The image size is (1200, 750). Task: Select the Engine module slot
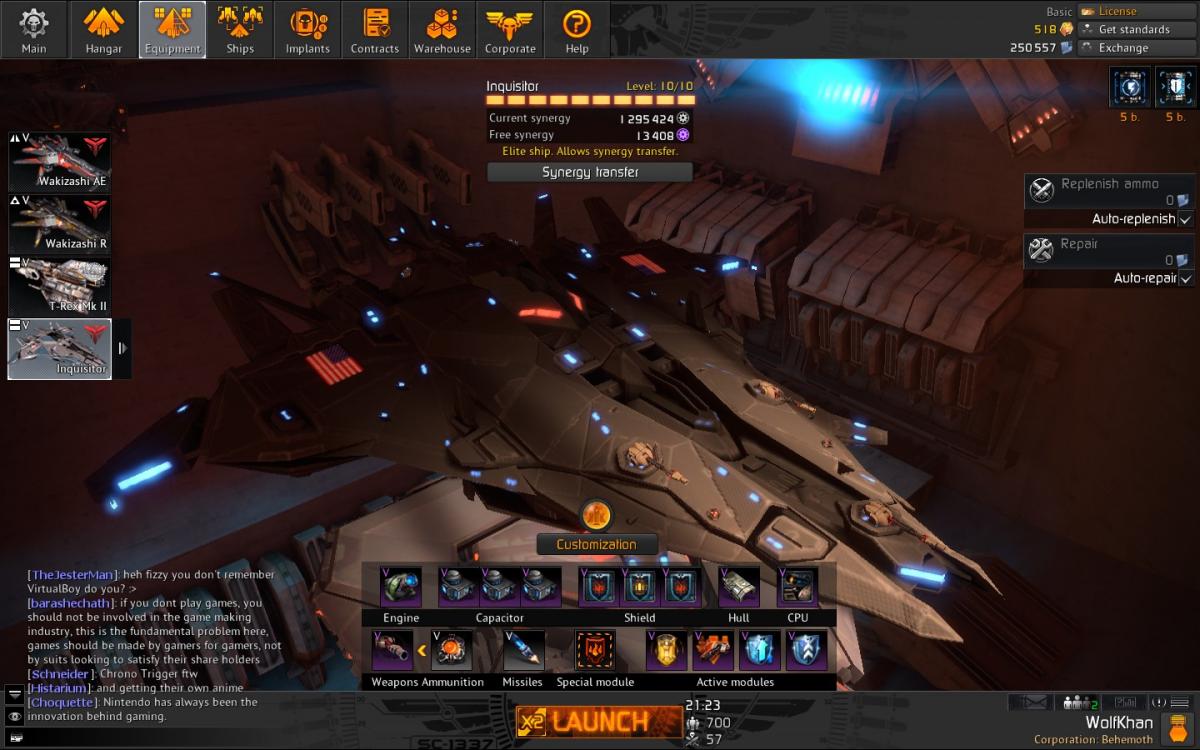401,587
